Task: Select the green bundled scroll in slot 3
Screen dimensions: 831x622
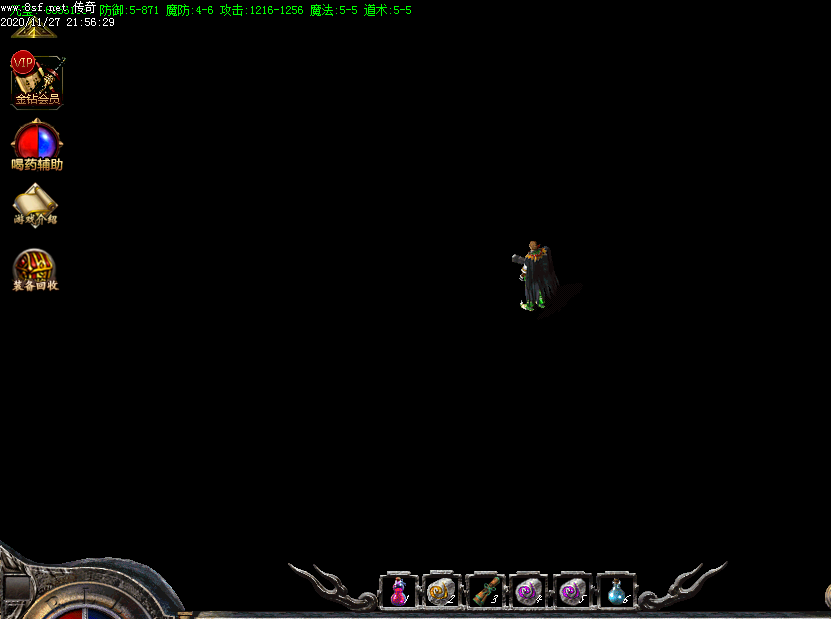Action: (x=486, y=591)
